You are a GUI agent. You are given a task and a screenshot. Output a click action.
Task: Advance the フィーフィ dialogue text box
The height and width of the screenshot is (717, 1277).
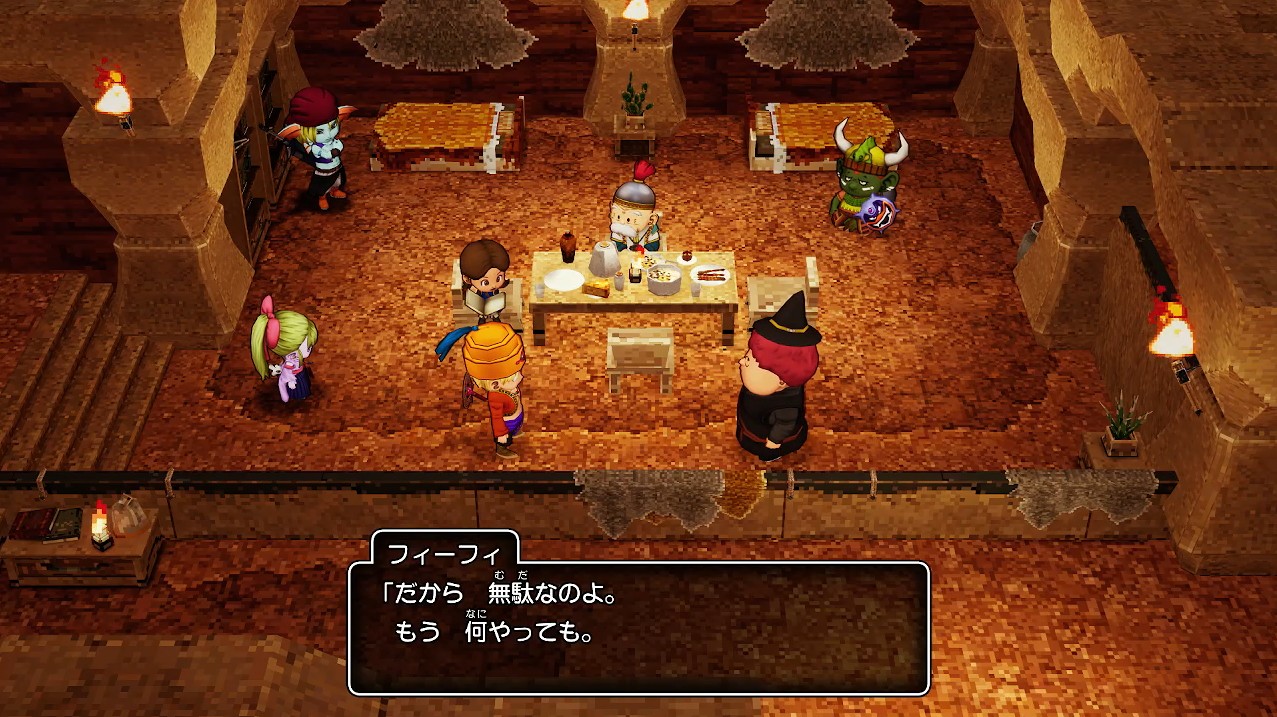pyautogui.click(x=638, y=628)
